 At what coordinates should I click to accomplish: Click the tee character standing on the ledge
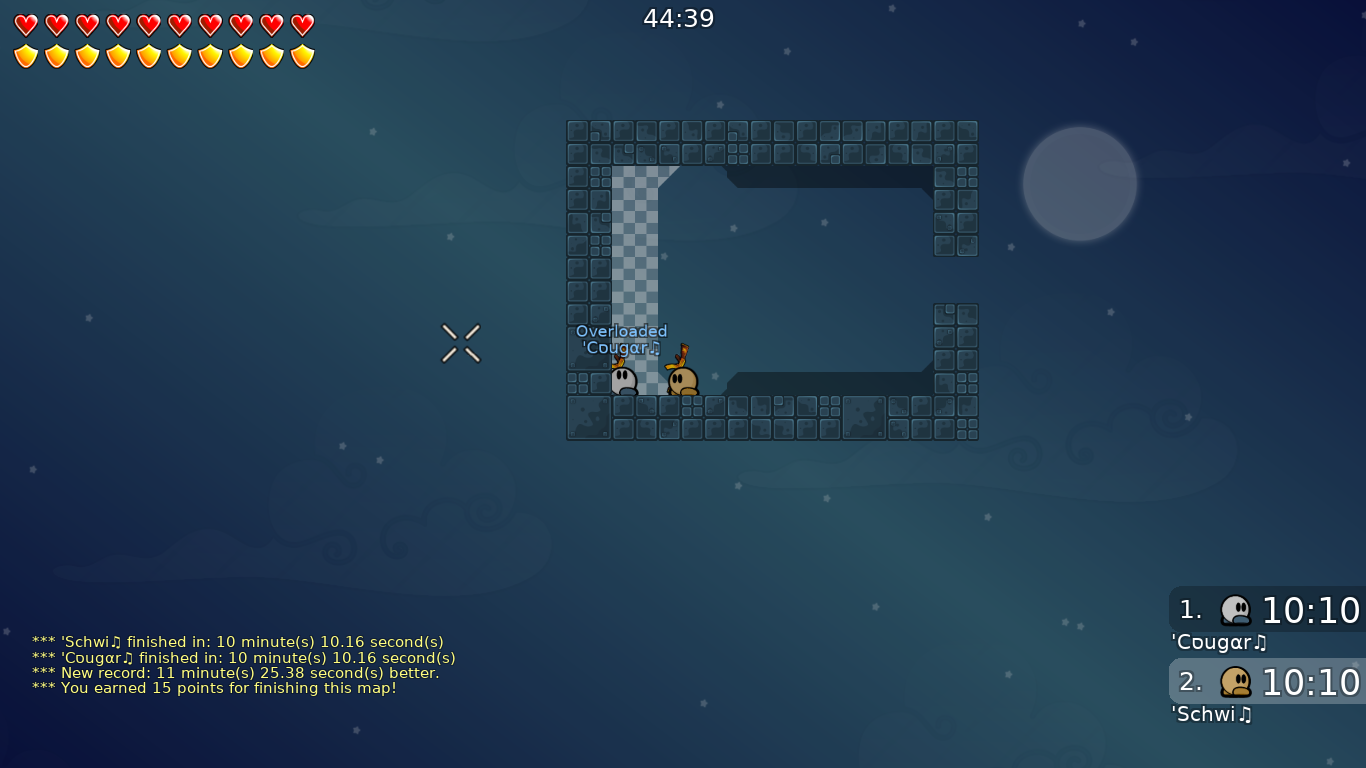683,378
